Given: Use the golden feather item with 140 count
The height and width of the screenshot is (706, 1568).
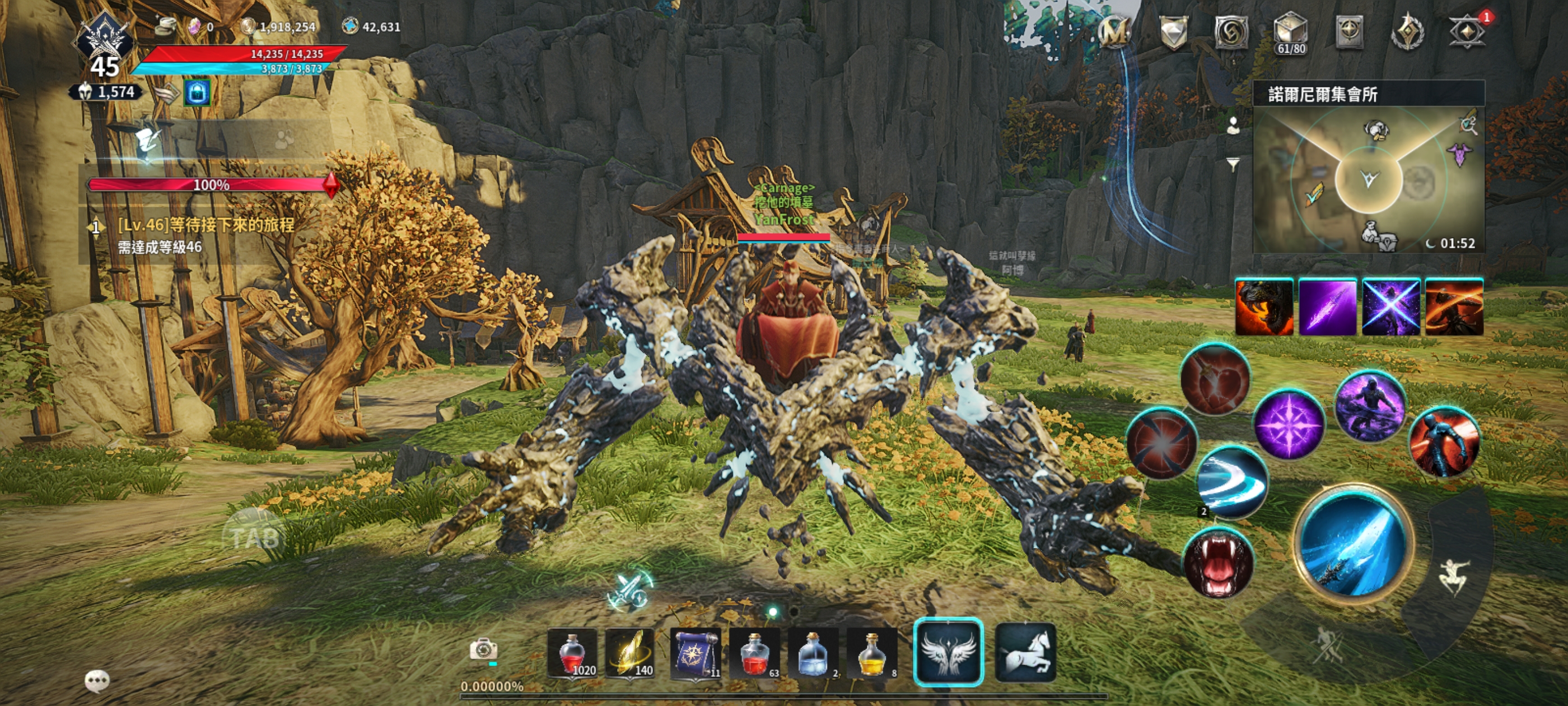Looking at the screenshot, I should point(631,654).
